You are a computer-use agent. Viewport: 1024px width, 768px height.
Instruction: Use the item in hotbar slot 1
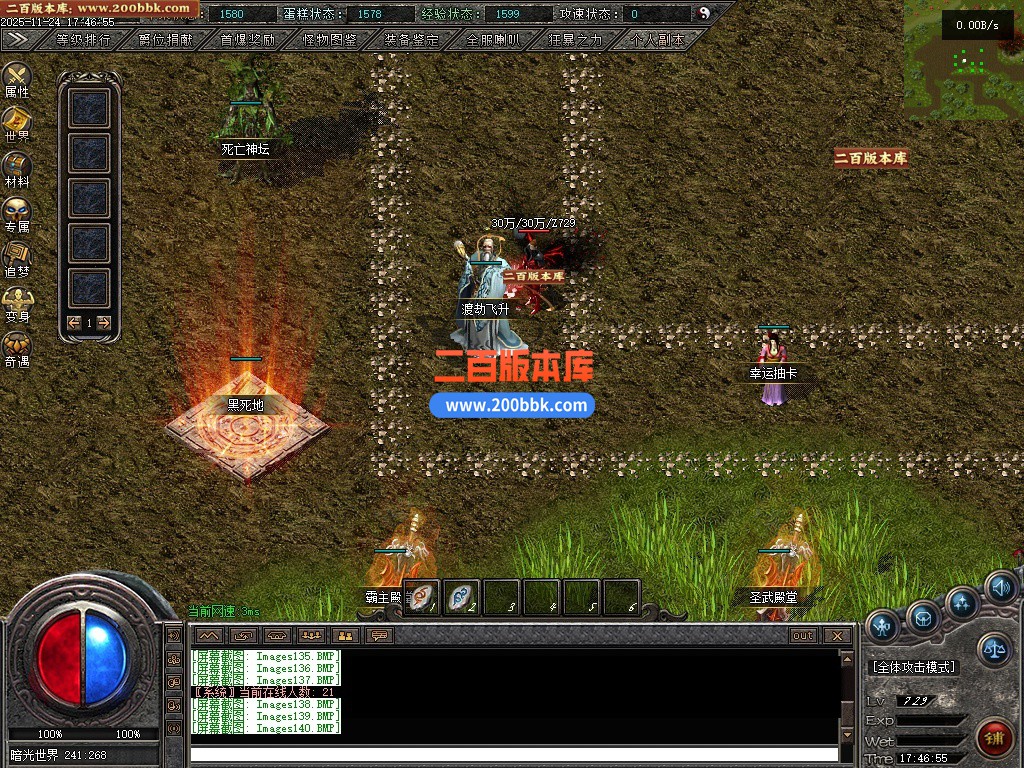click(x=421, y=597)
